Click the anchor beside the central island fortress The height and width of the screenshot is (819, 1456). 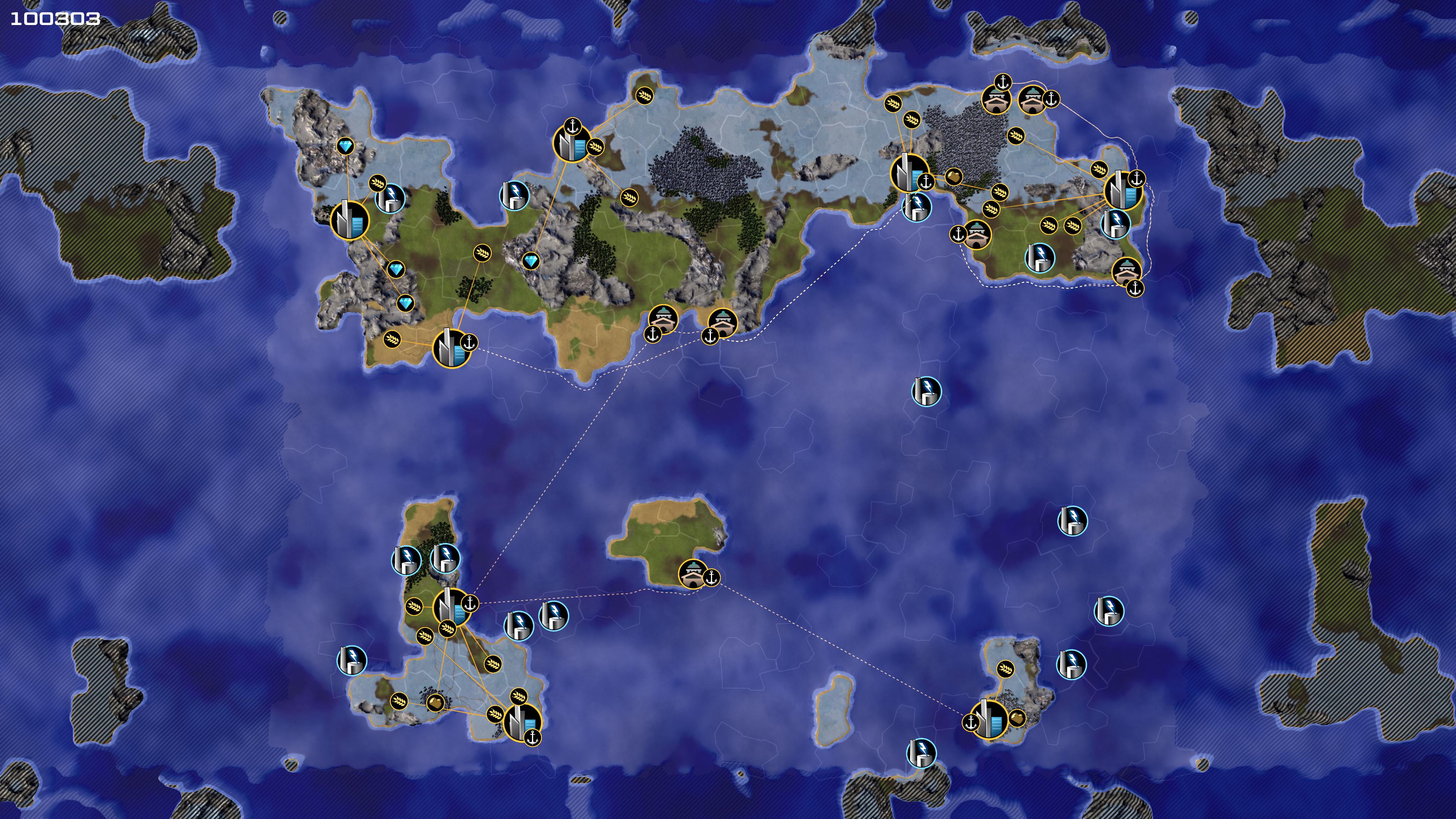click(x=711, y=577)
